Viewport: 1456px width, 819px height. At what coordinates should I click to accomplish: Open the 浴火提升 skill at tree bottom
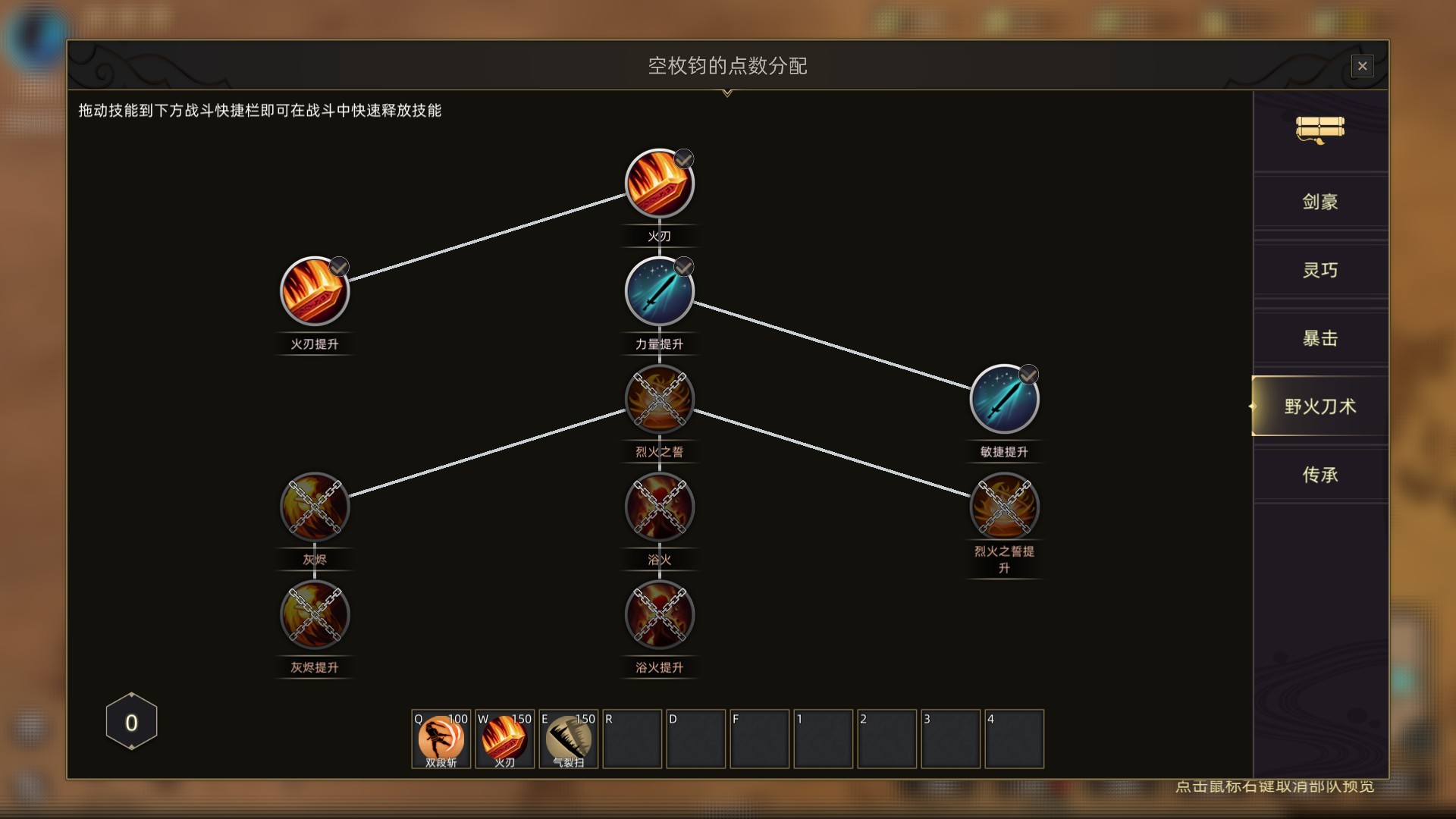658,616
